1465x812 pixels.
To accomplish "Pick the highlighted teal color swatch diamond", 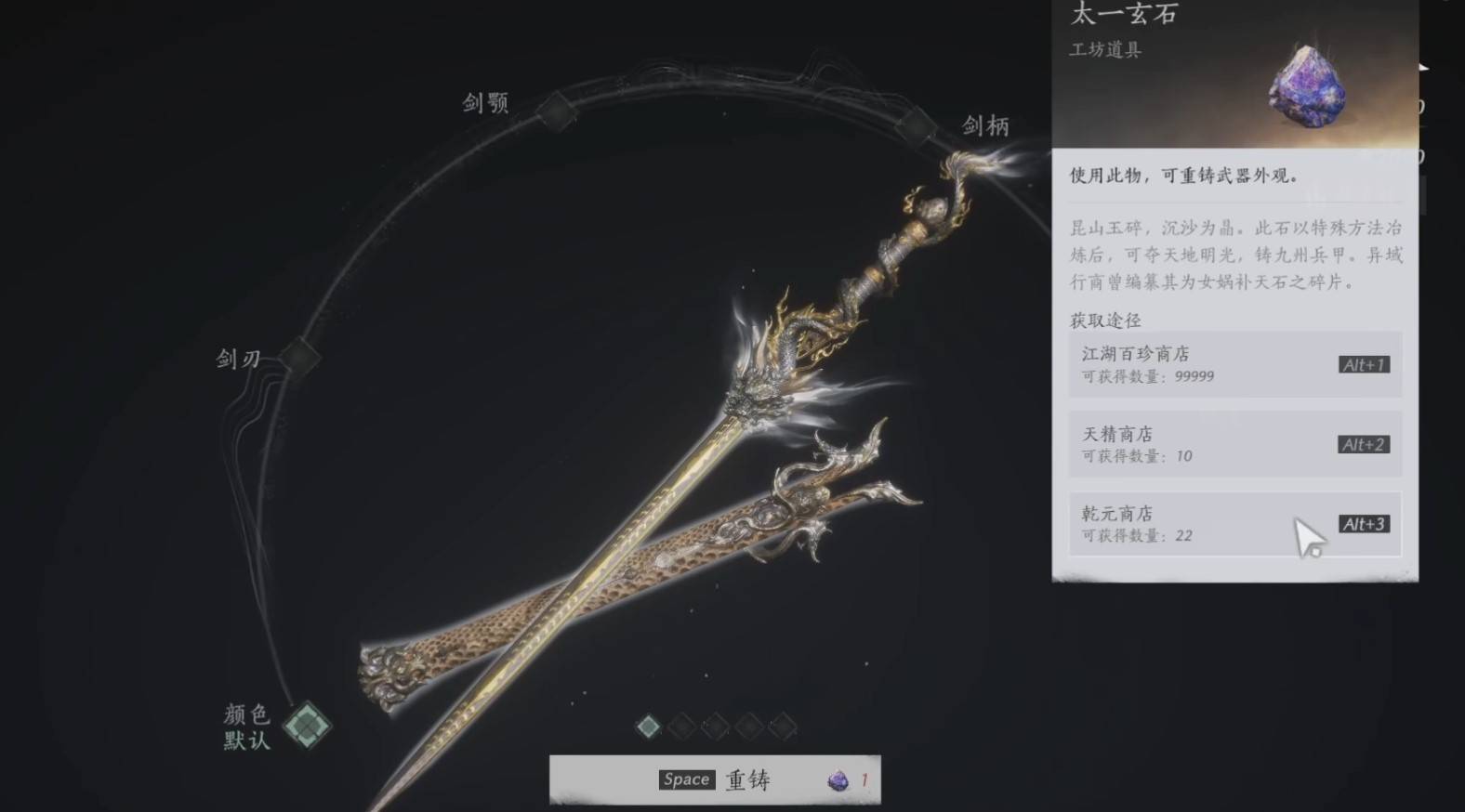I will (648, 727).
